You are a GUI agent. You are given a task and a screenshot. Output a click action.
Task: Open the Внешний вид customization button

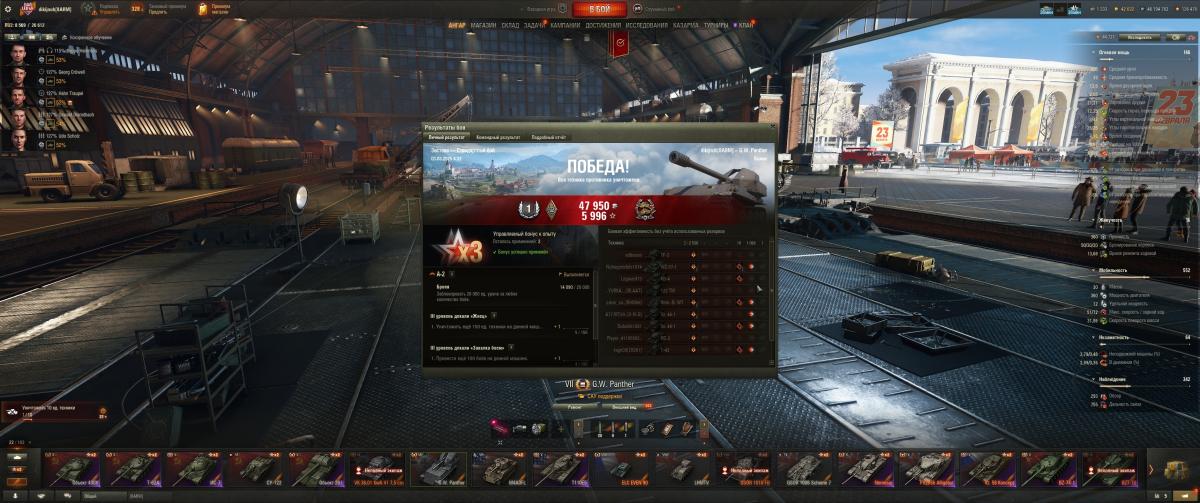point(625,406)
